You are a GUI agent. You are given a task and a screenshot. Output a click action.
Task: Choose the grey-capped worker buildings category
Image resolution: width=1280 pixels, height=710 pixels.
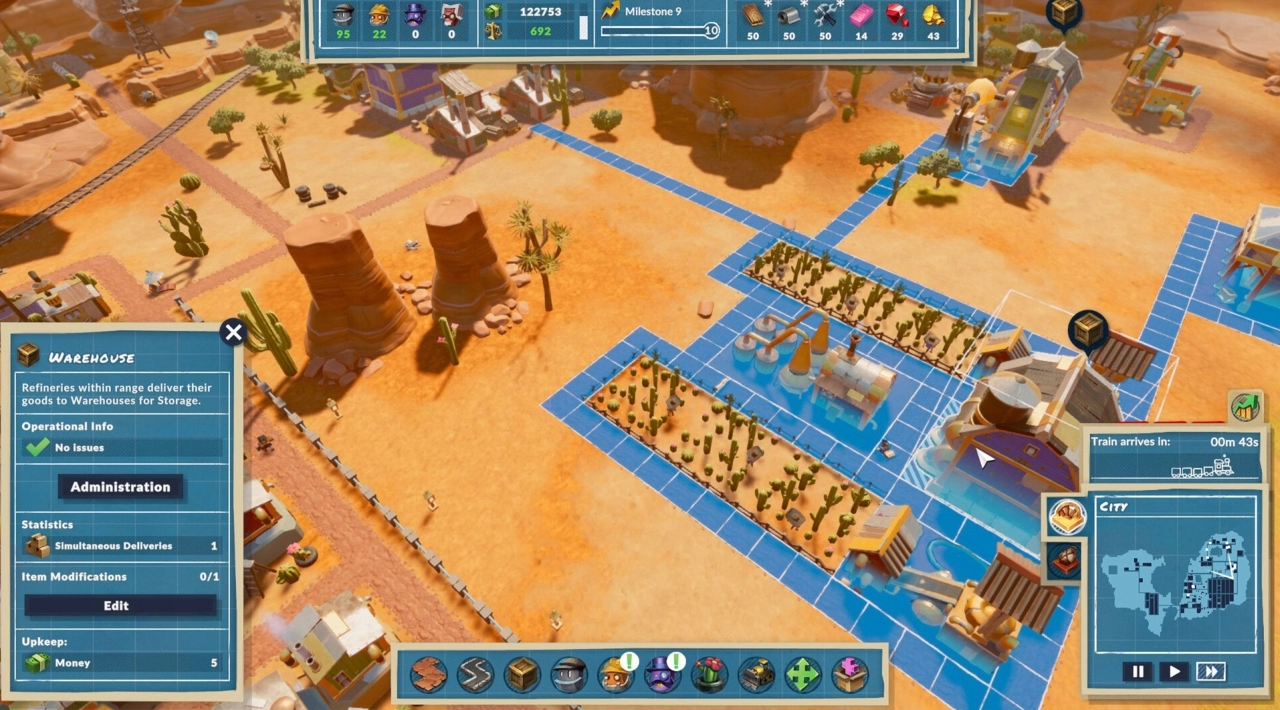569,675
